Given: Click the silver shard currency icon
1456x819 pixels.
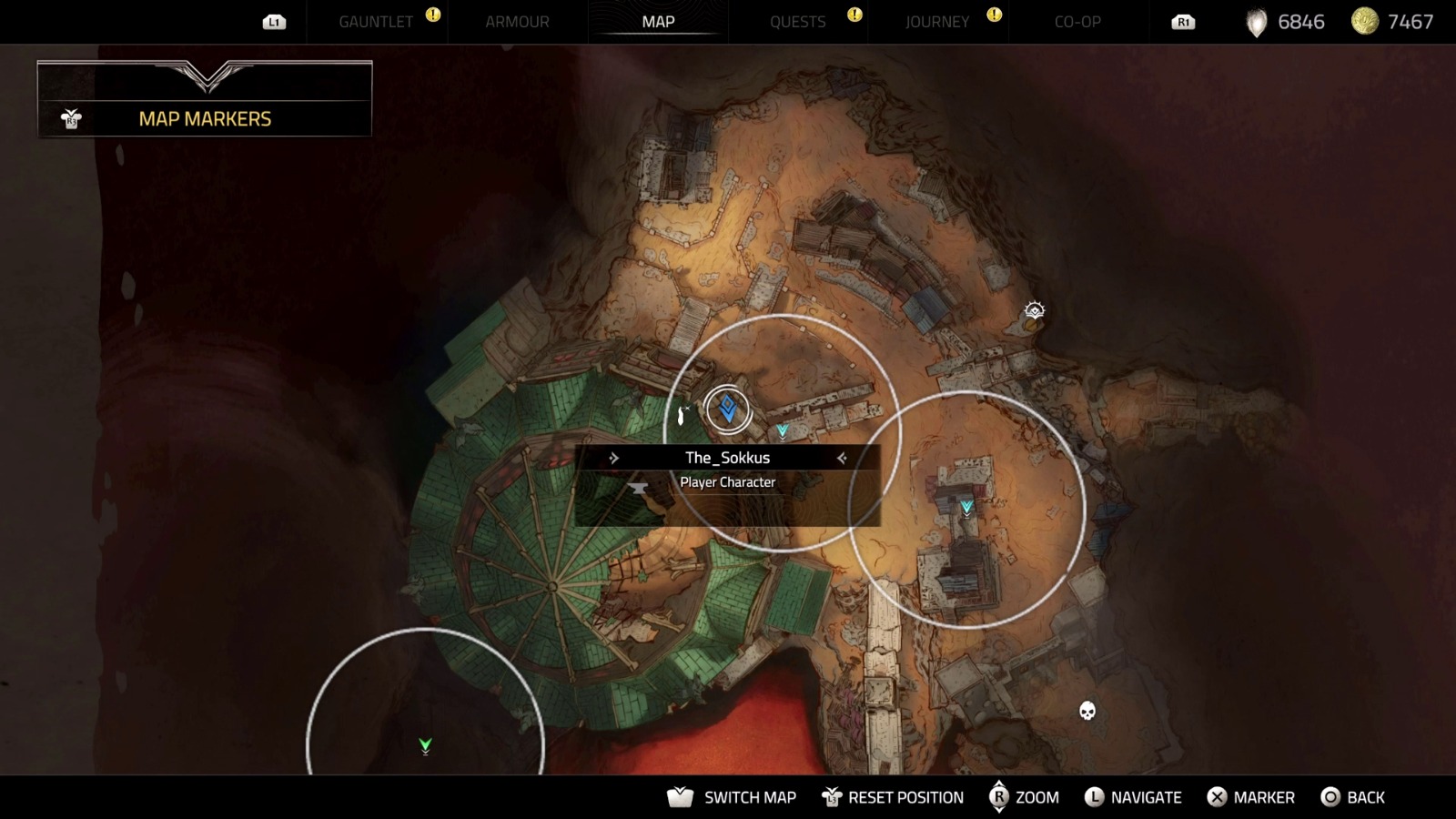Looking at the screenshot, I should [1256, 21].
